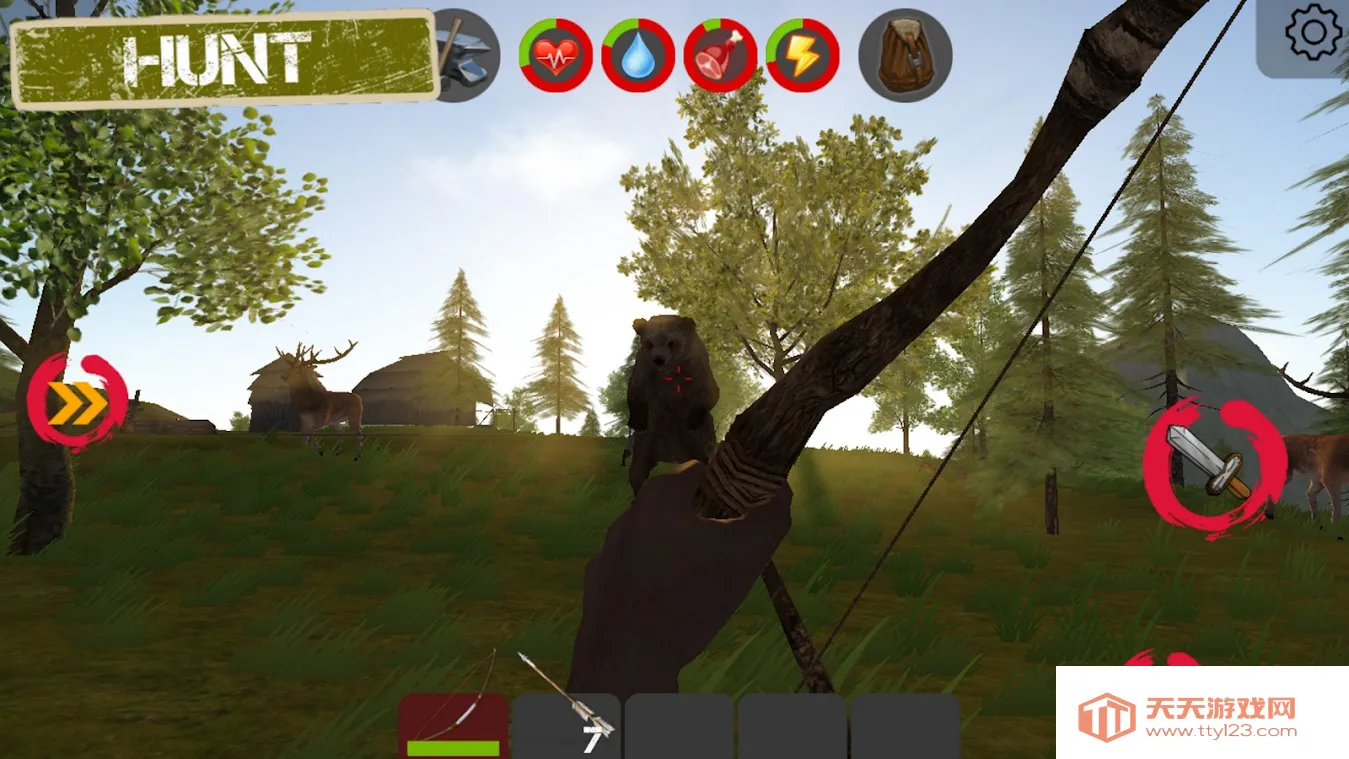The height and width of the screenshot is (759, 1349).
Task: Open the settings gear menu
Action: point(1313,34)
